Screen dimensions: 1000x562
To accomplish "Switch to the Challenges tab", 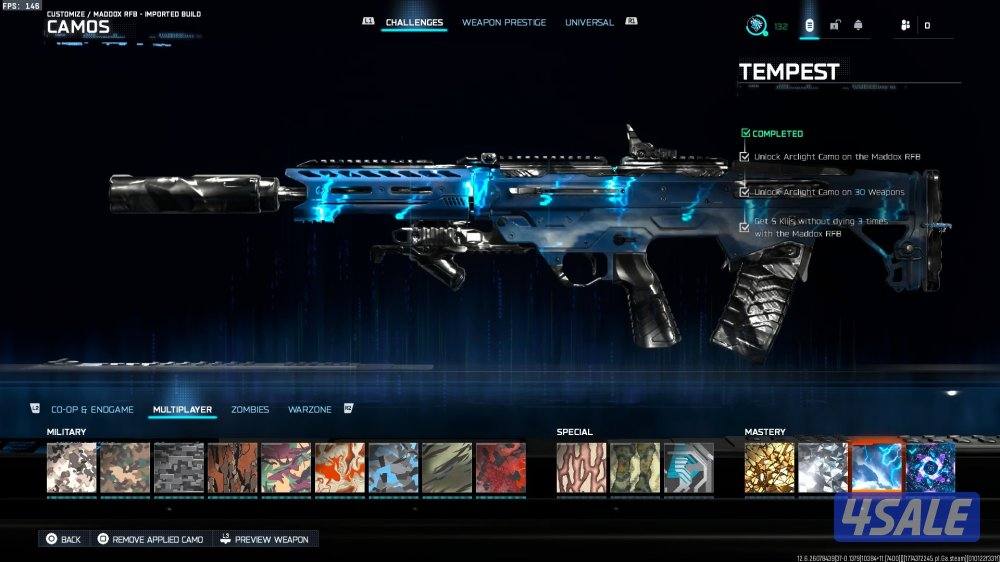I will (413, 22).
